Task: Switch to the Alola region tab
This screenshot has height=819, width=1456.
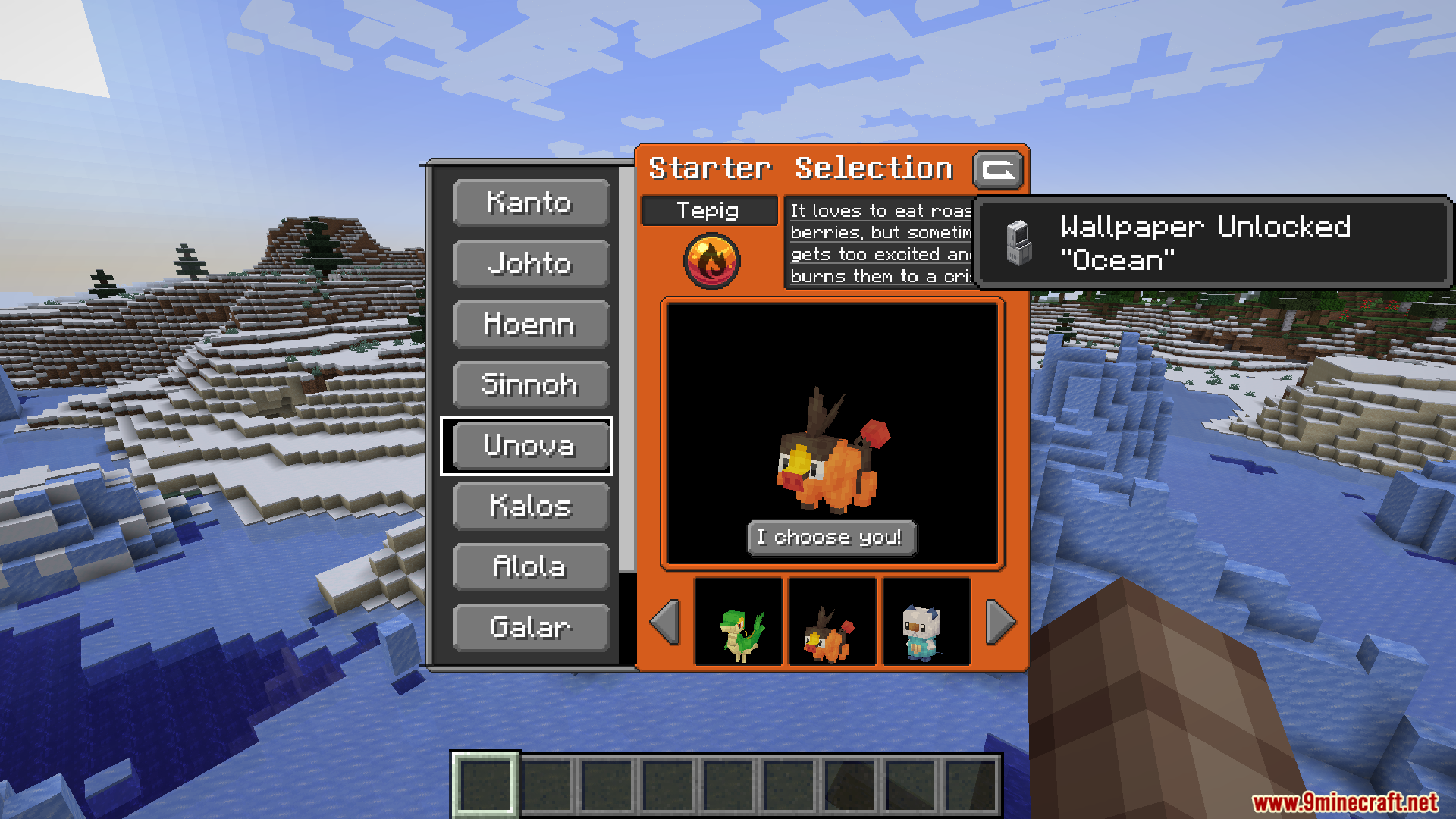Action: point(530,566)
